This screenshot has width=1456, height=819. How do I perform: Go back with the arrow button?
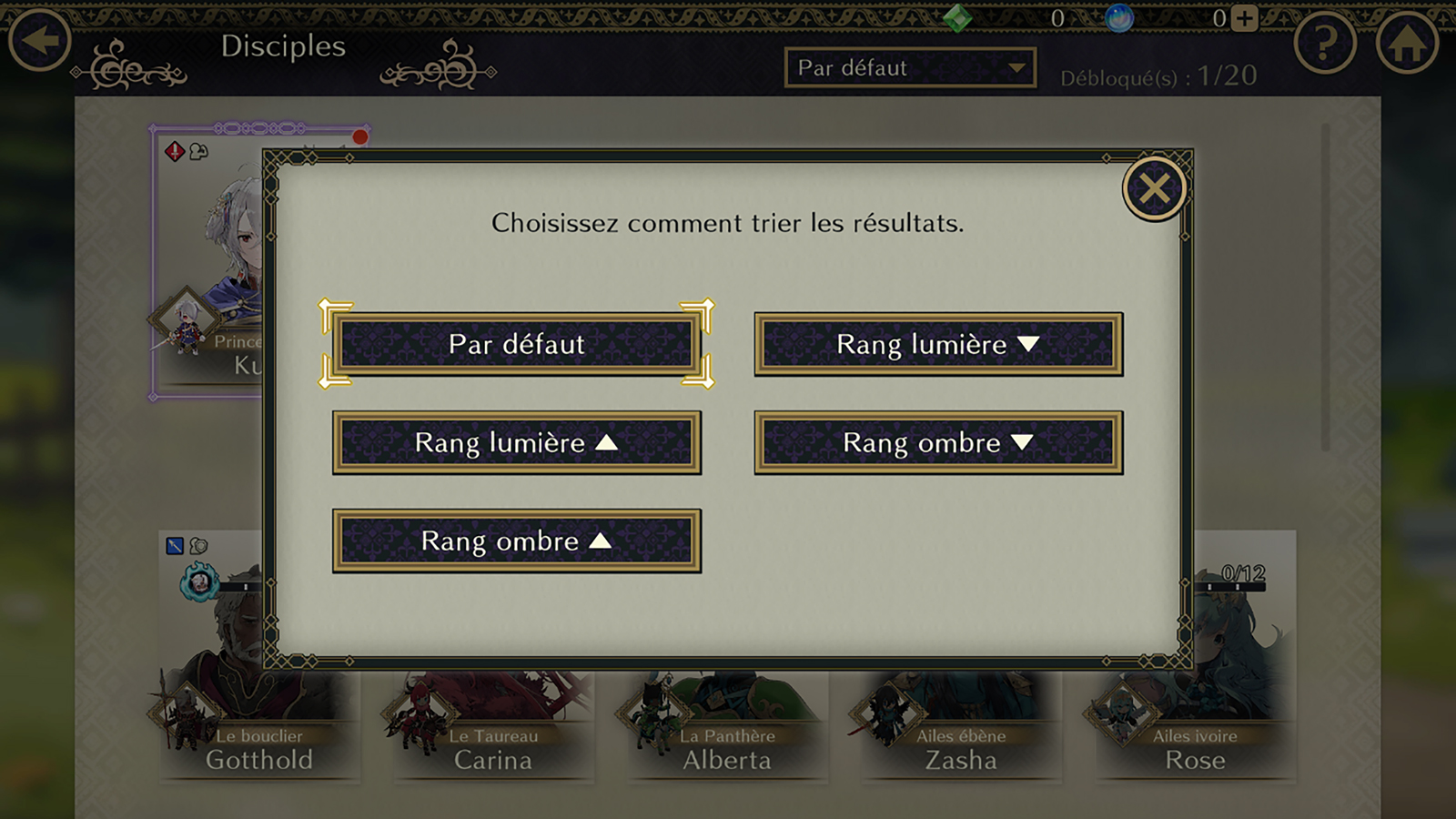click(40, 40)
